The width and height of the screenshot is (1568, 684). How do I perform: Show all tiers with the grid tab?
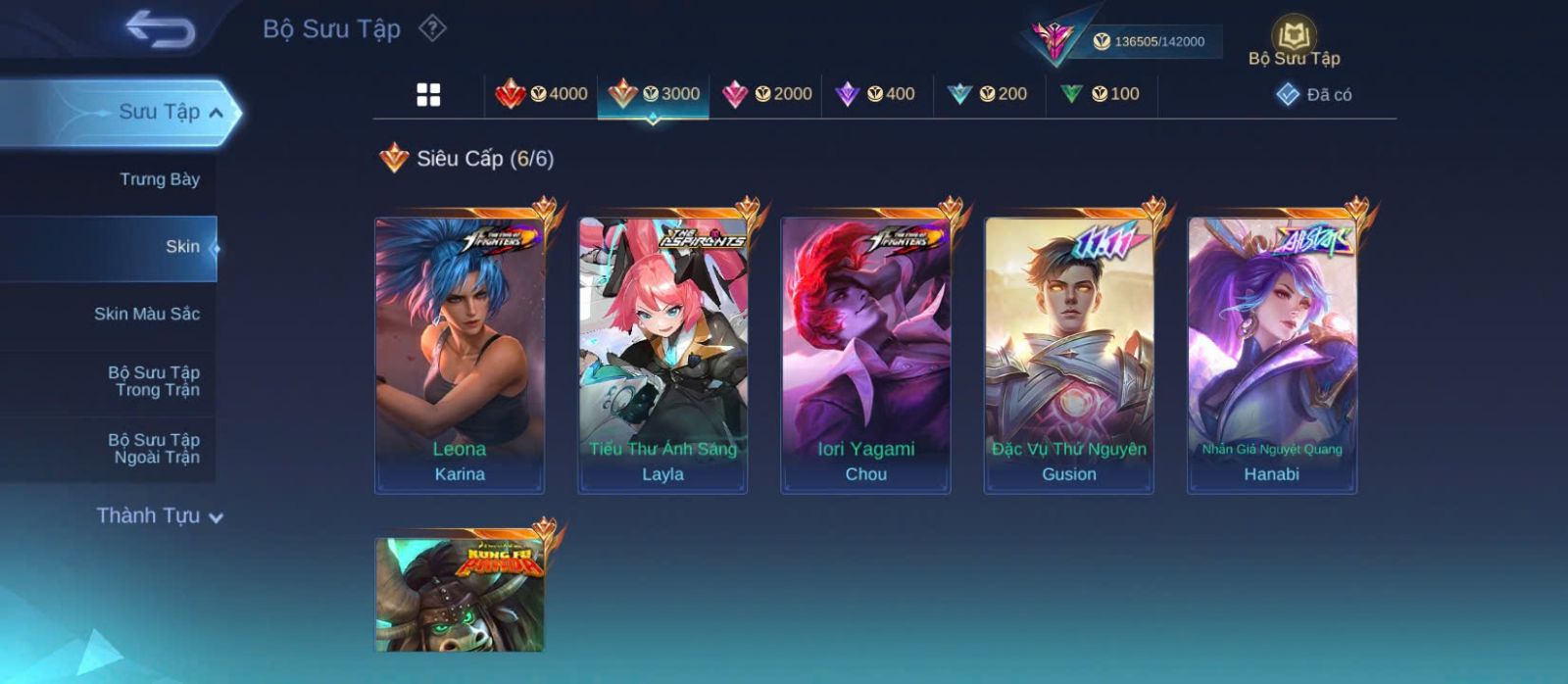(x=428, y=94)
